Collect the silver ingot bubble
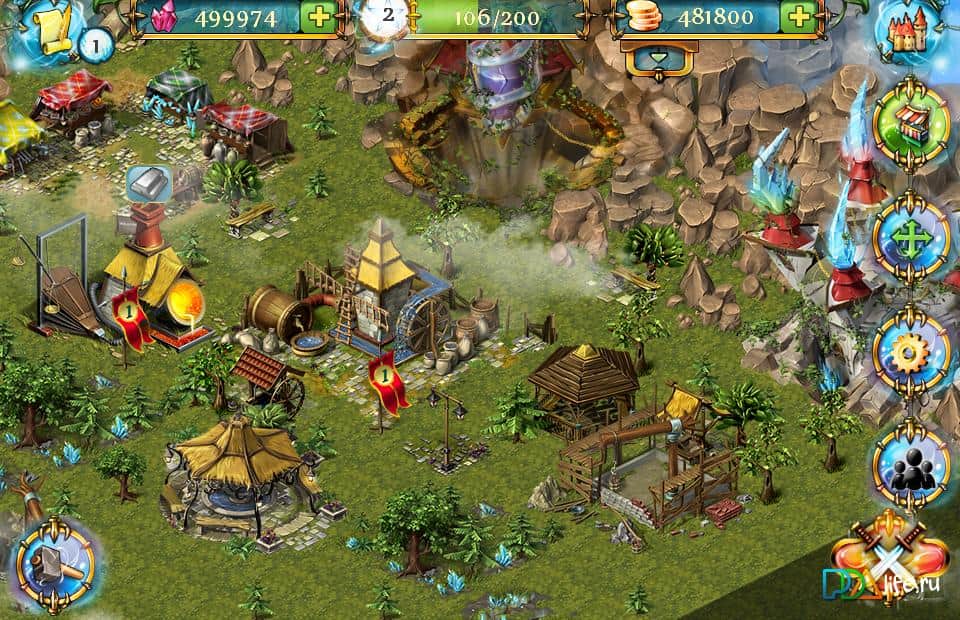The image size is (960, 620). (149, 184)
